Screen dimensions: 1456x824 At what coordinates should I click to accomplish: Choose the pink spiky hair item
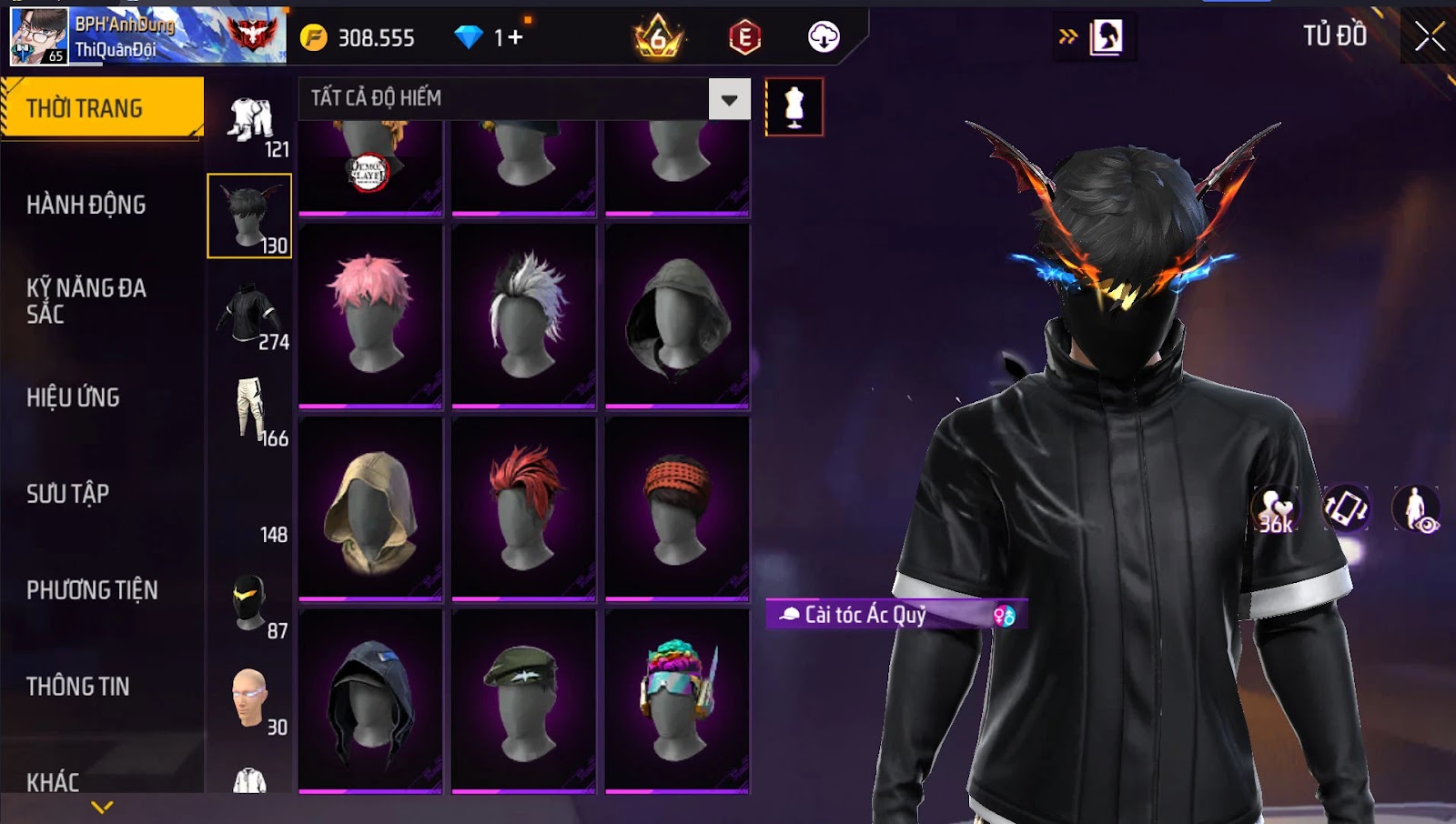(x=370, y=315)
